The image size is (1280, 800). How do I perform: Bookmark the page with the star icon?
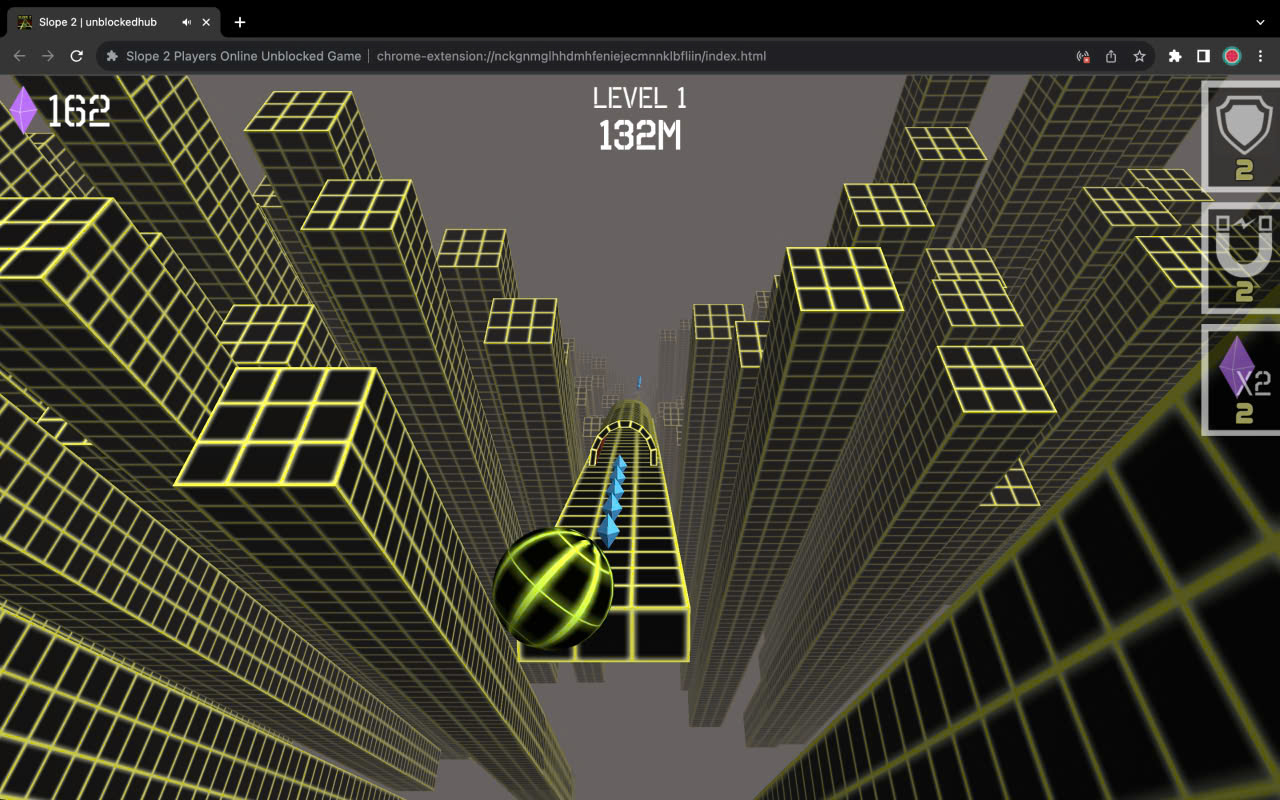[x=1139, y=57]
